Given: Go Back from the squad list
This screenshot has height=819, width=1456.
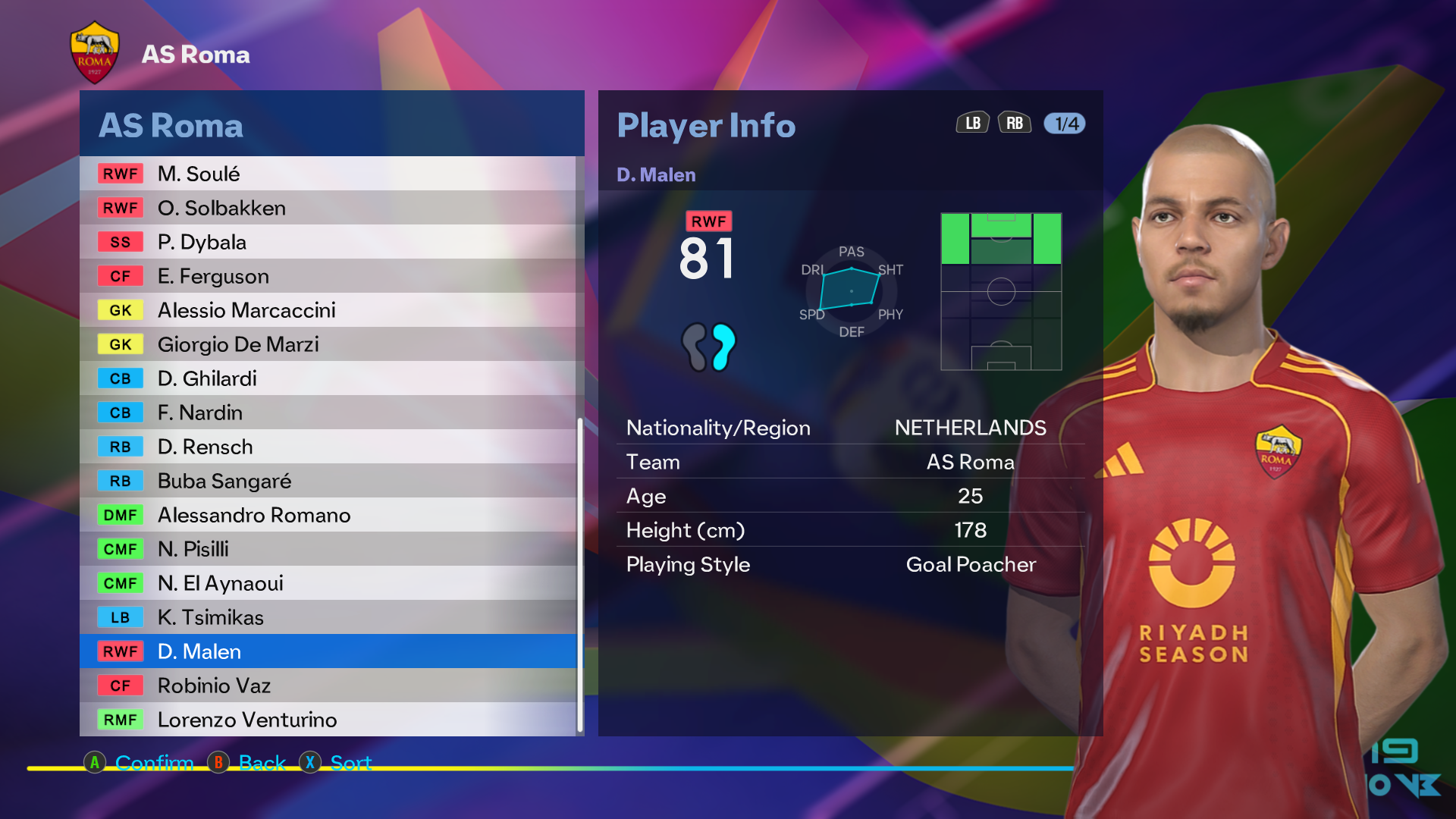Looking at the screenshot, I should 262,762.
